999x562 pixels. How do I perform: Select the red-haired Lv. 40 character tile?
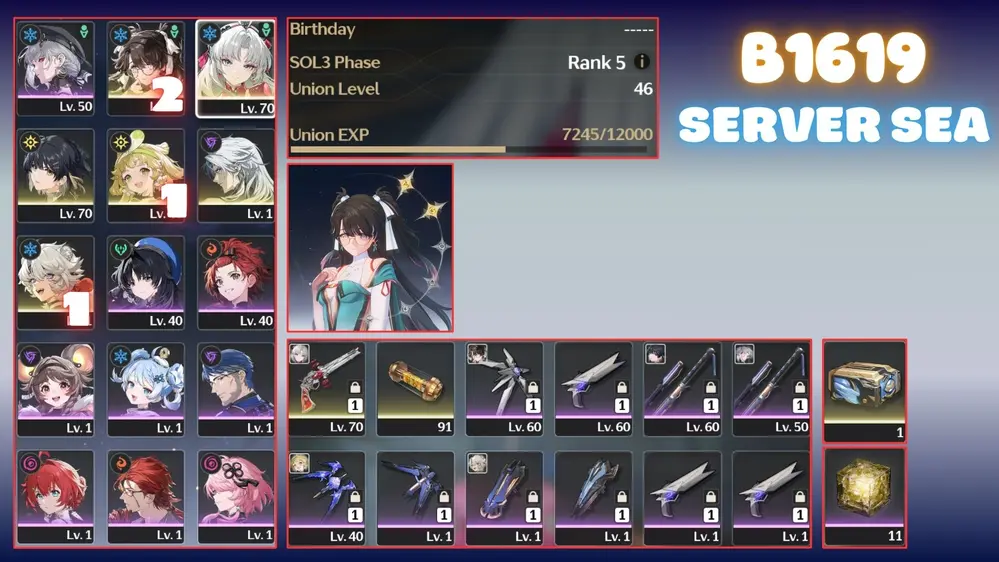(x=236, y=282)
